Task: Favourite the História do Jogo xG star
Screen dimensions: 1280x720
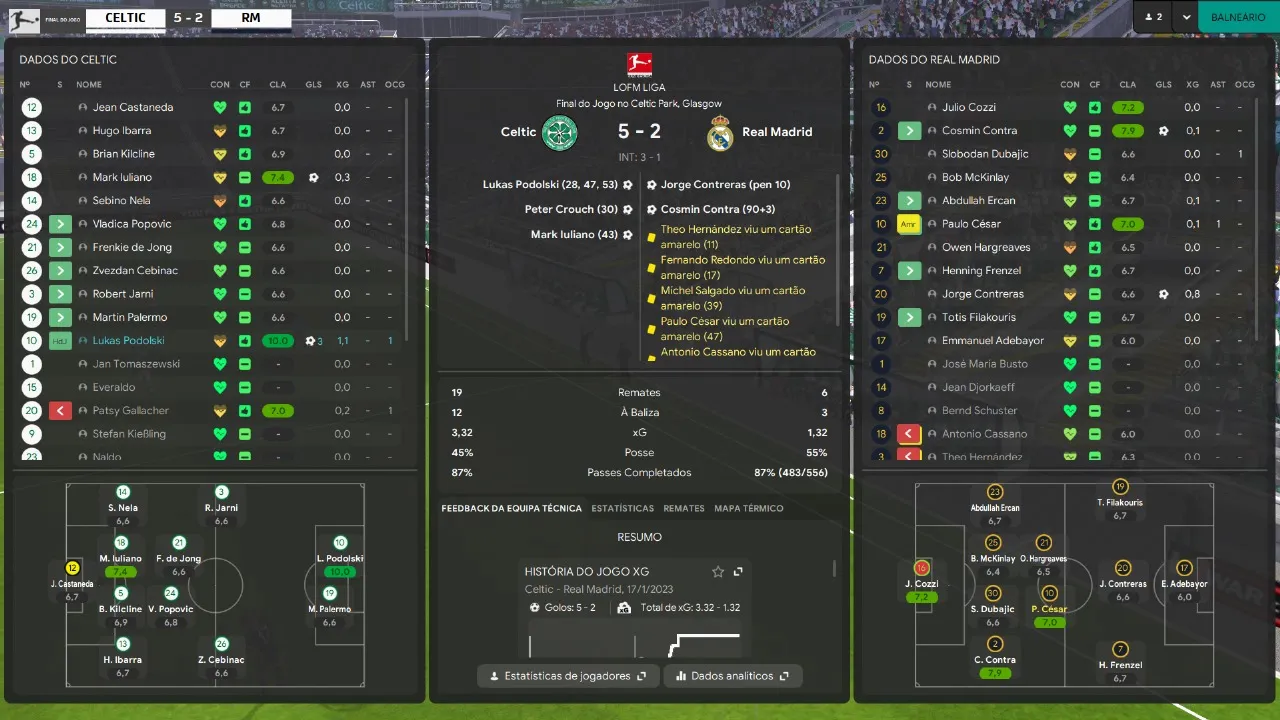Action: coord(718,572)
